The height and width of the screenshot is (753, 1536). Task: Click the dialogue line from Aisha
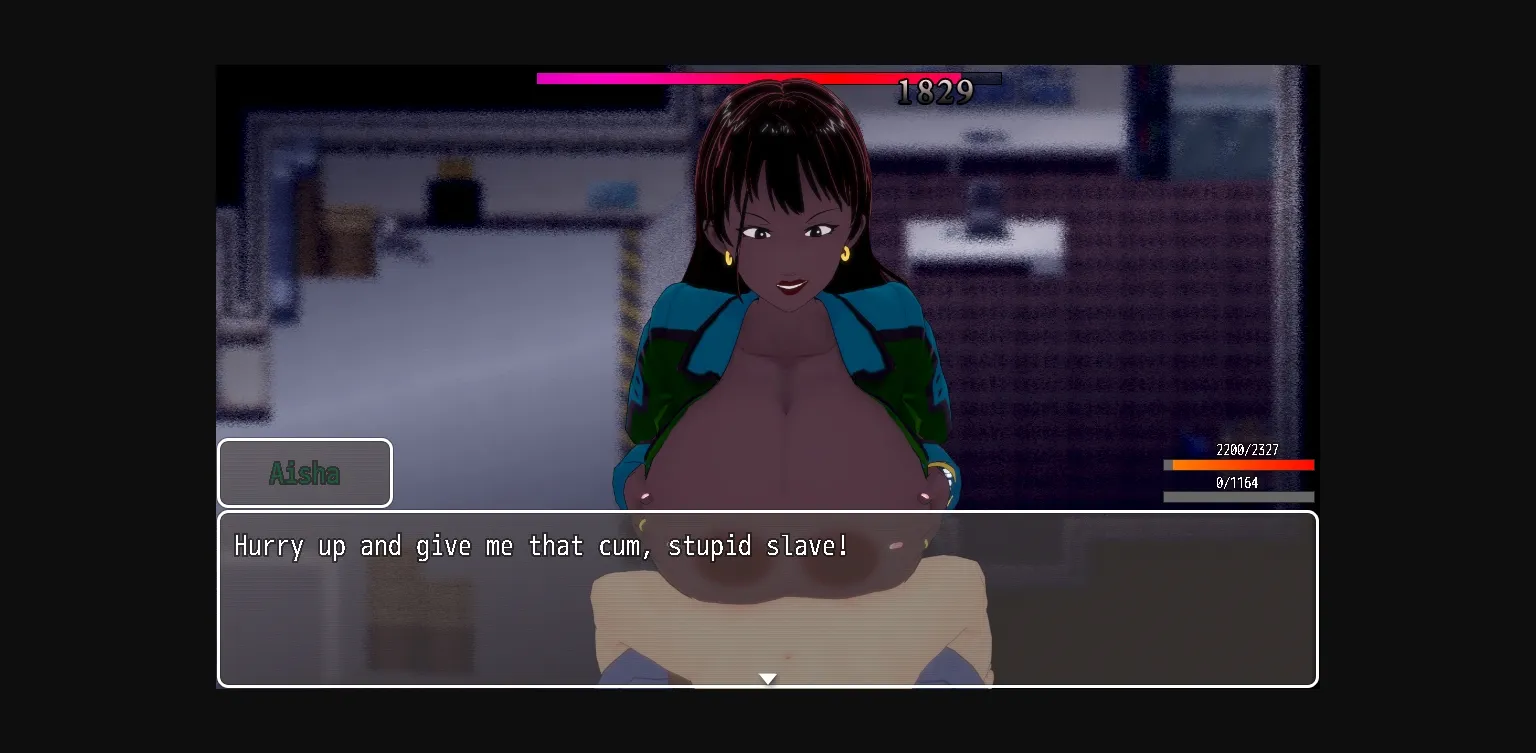pyautogui.click(x=540, y=546)
